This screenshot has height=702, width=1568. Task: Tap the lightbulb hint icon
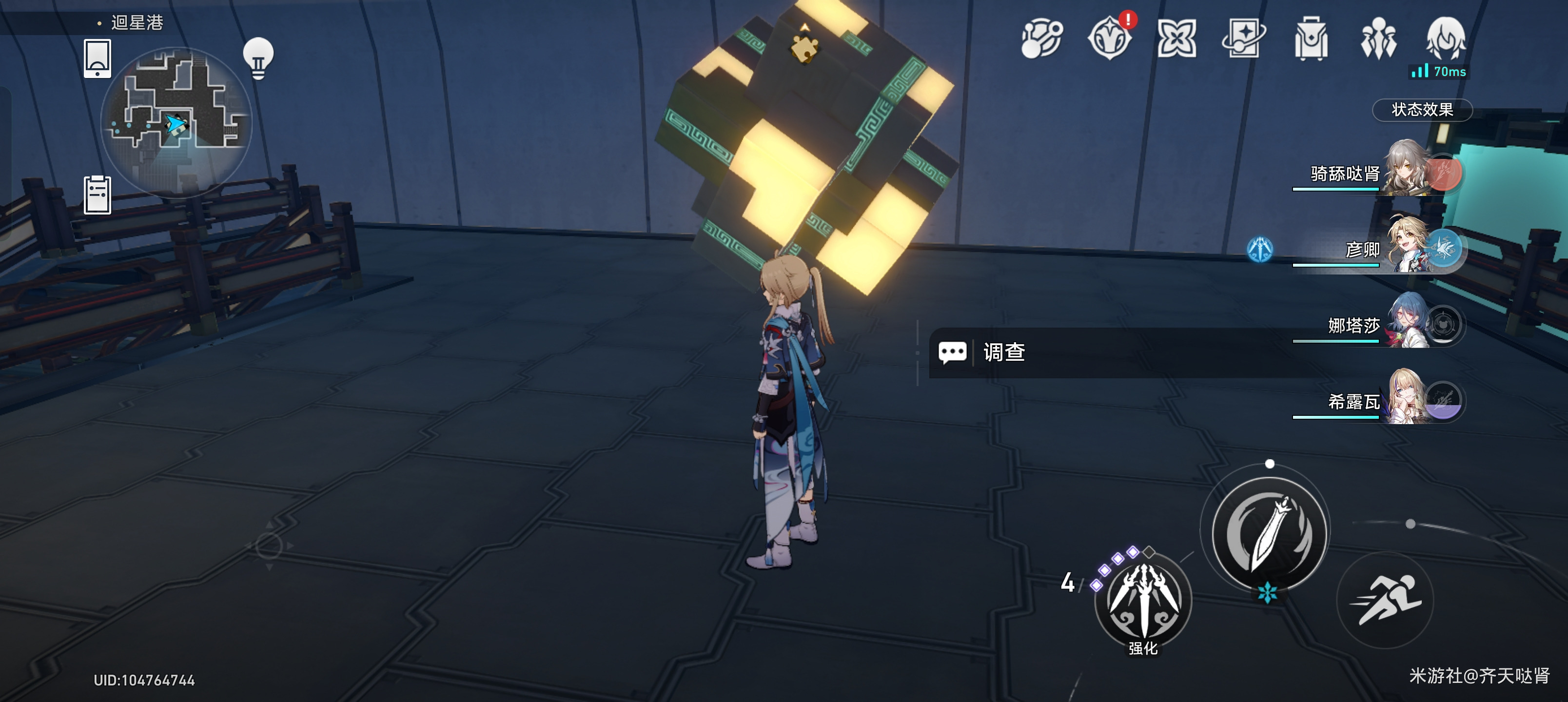(258, 58)
